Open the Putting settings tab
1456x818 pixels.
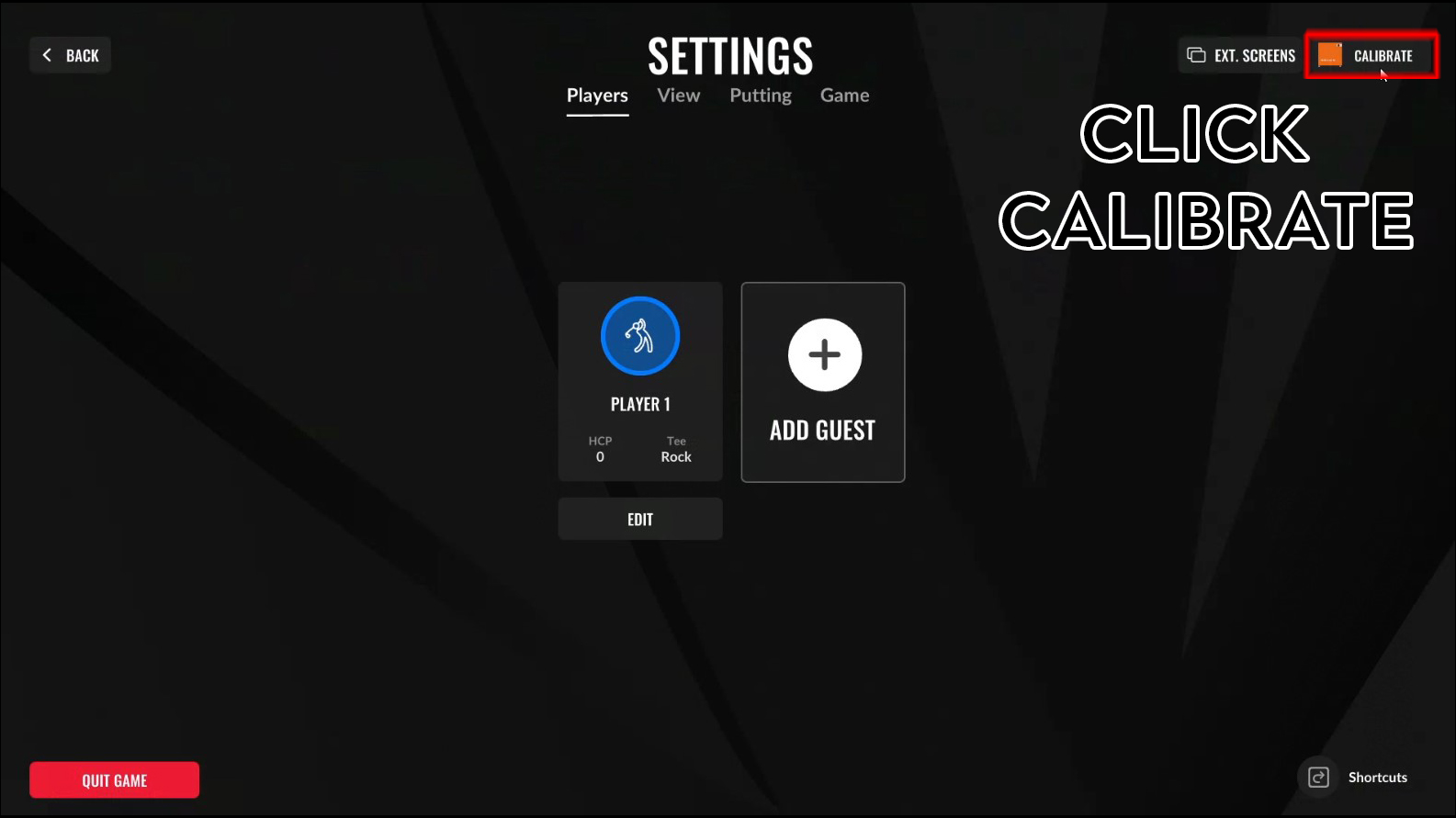coord(760,95)
